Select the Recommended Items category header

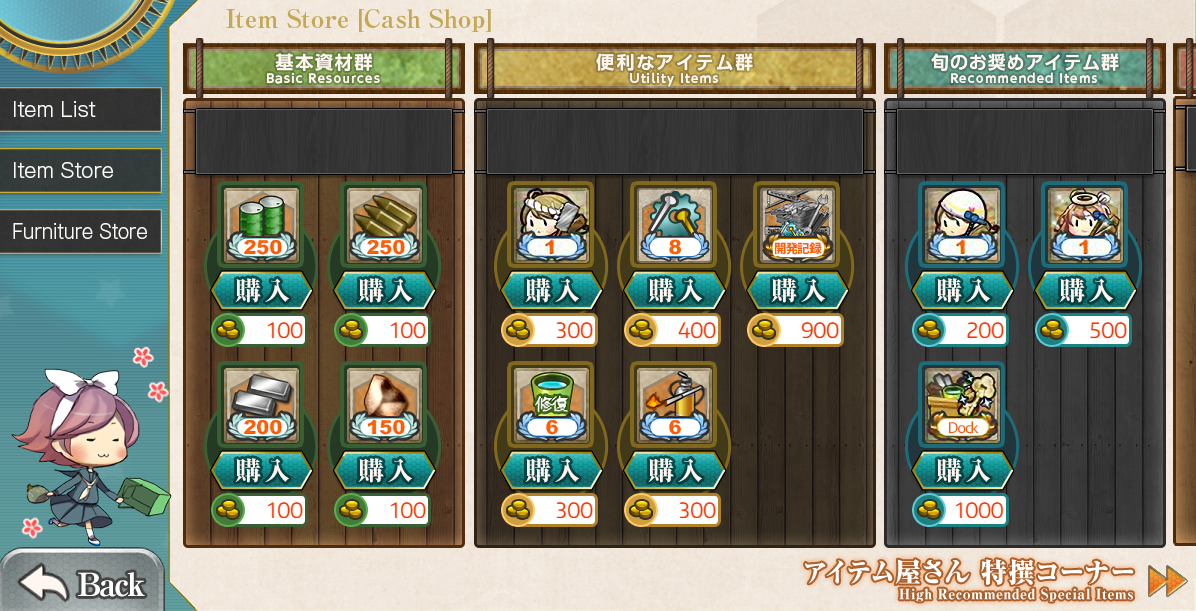1024,68
